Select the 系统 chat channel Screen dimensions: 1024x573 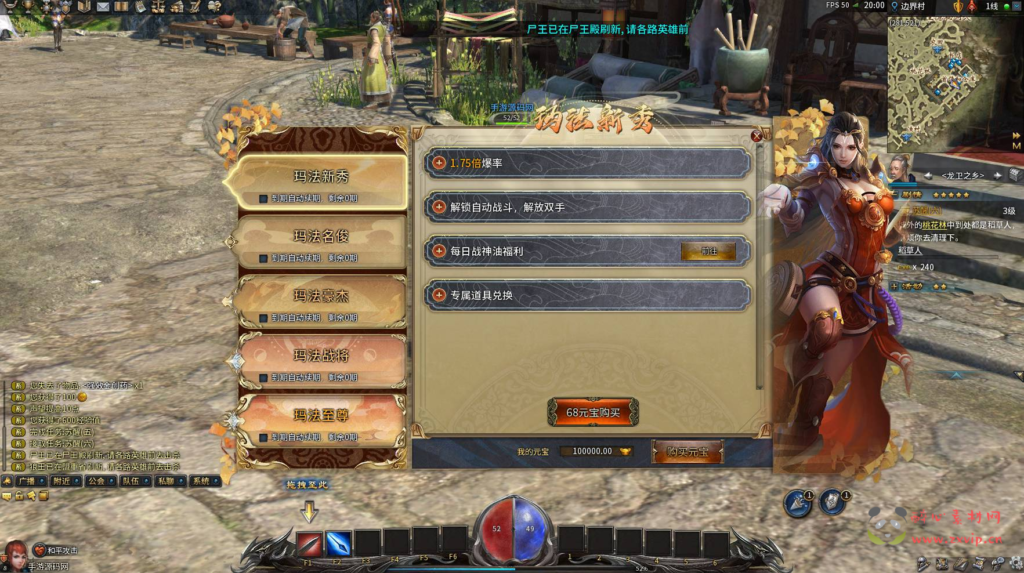[201, 480]
